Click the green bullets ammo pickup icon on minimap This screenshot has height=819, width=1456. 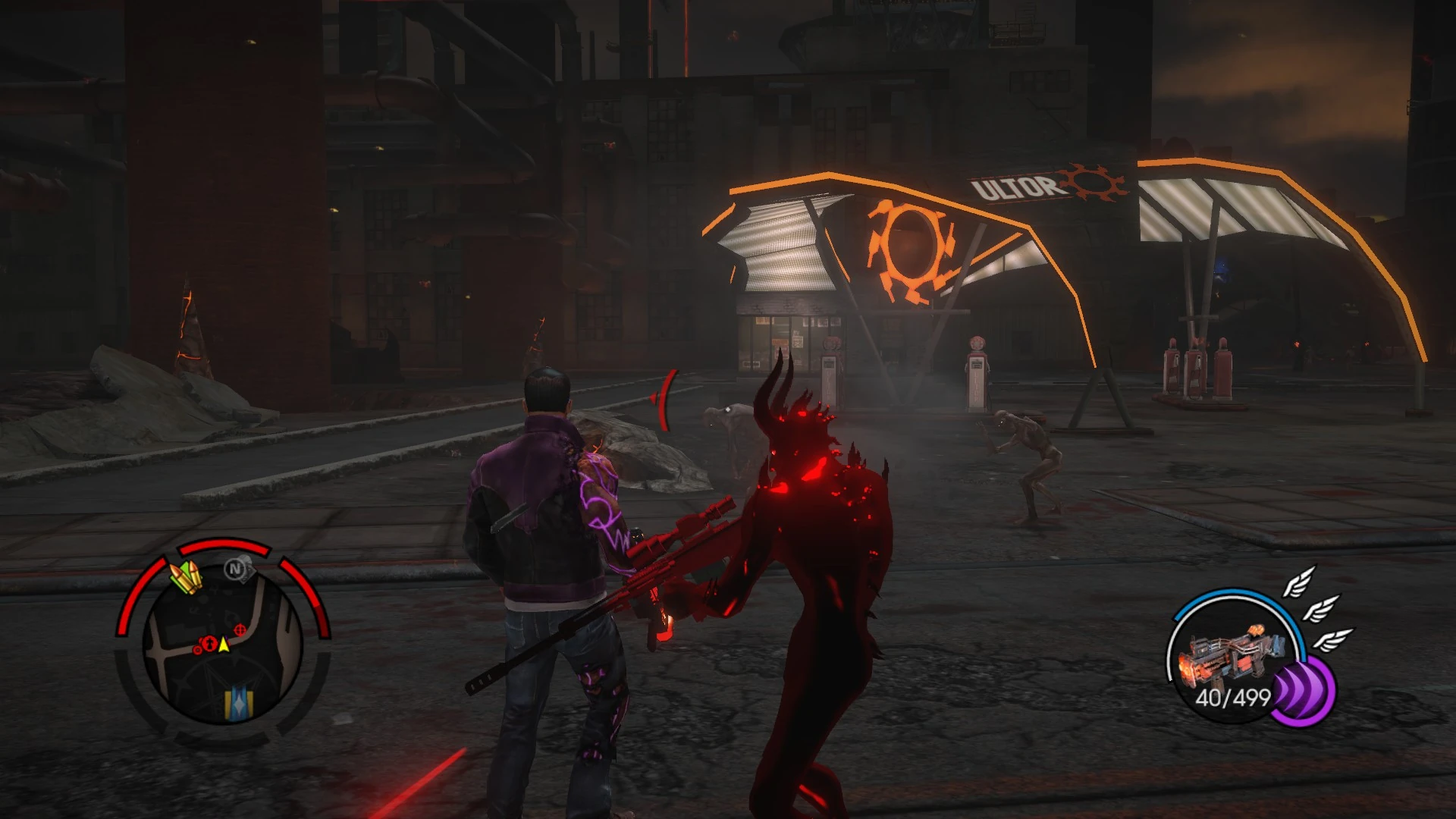[186, 575]
